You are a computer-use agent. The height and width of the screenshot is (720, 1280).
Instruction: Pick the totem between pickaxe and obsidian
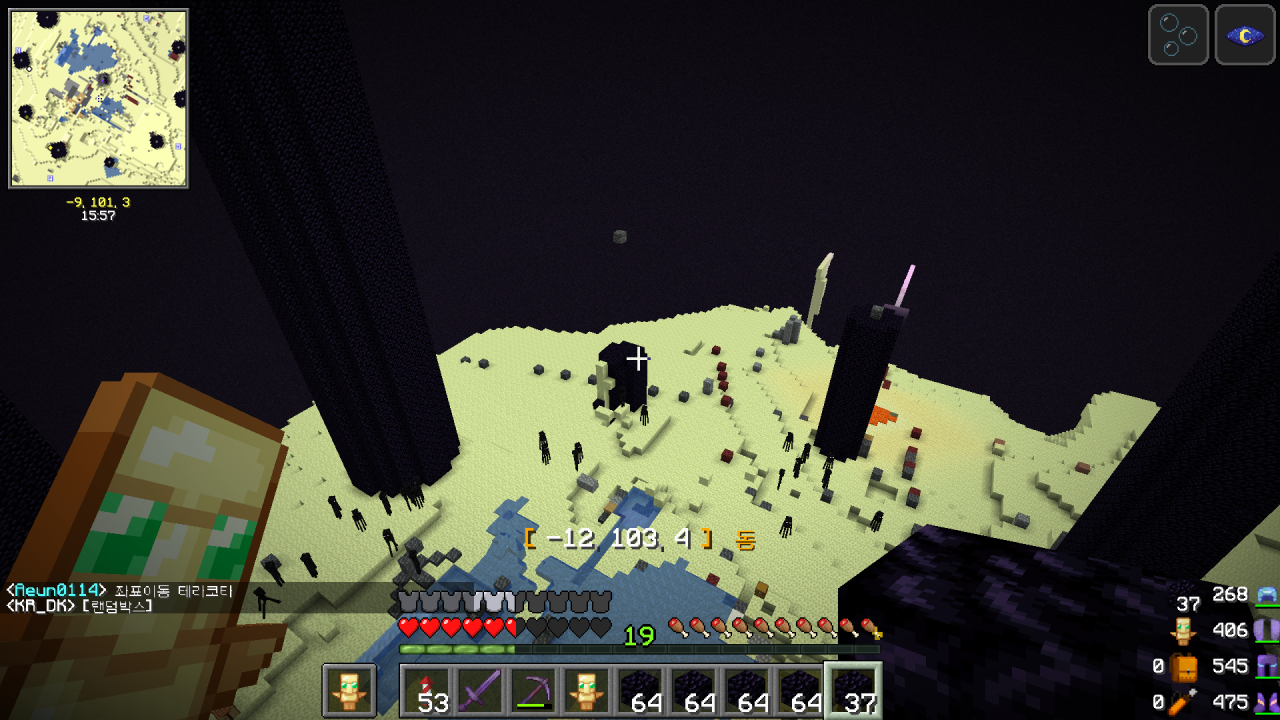587,691
